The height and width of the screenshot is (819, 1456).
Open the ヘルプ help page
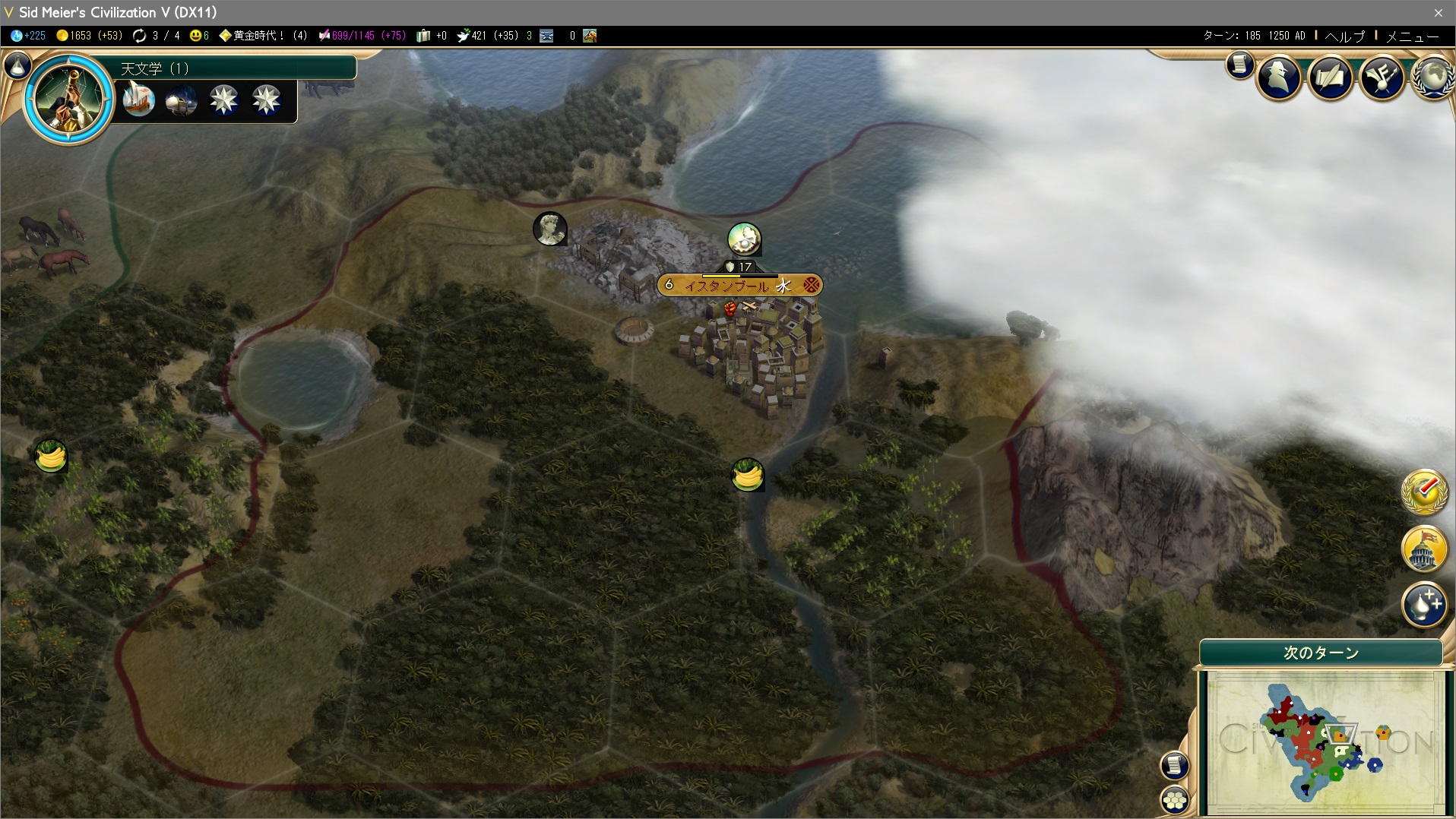(x=1345, y=36)
